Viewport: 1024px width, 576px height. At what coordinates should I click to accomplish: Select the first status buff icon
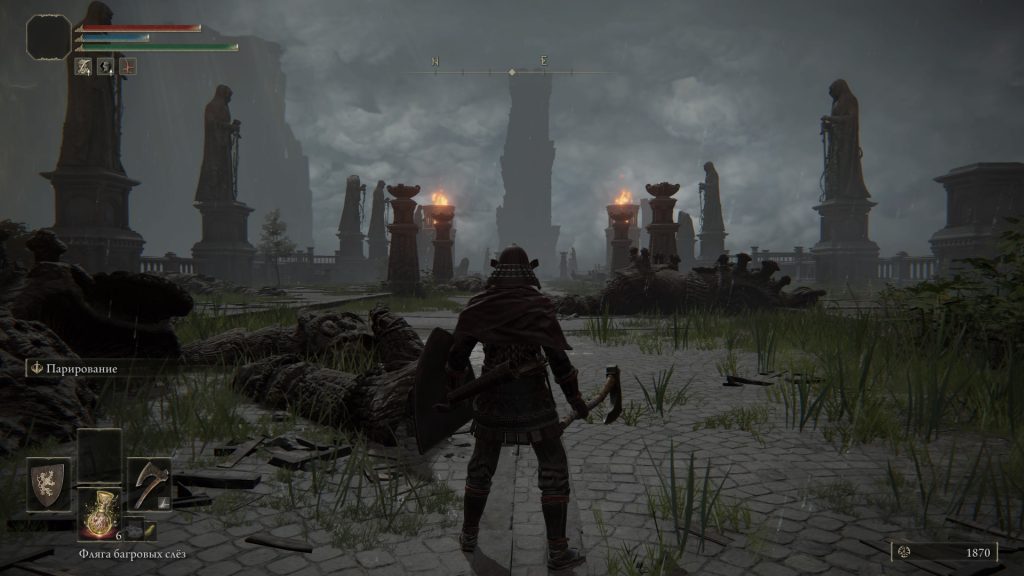84,66
